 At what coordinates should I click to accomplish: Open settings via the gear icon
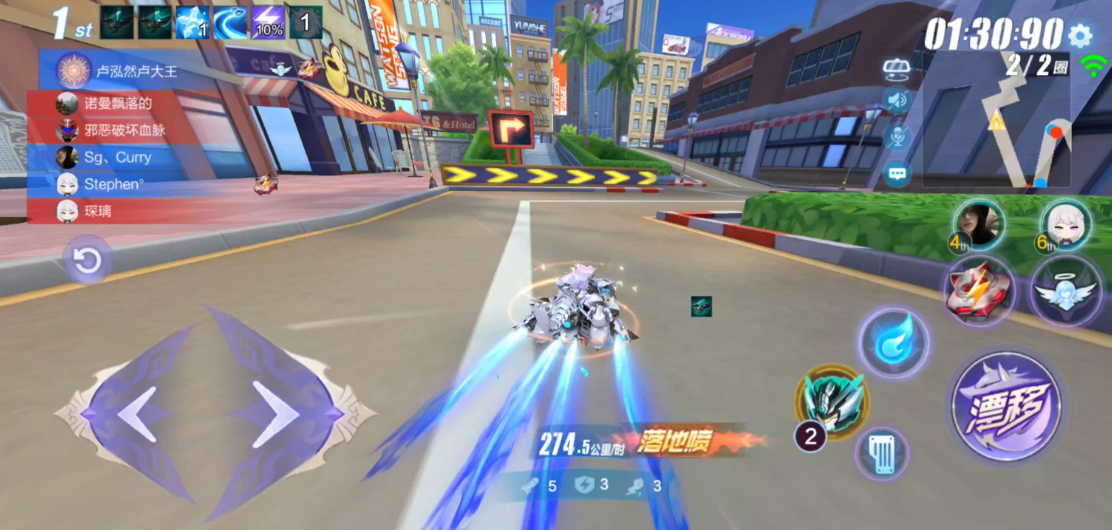(1080, 36)
